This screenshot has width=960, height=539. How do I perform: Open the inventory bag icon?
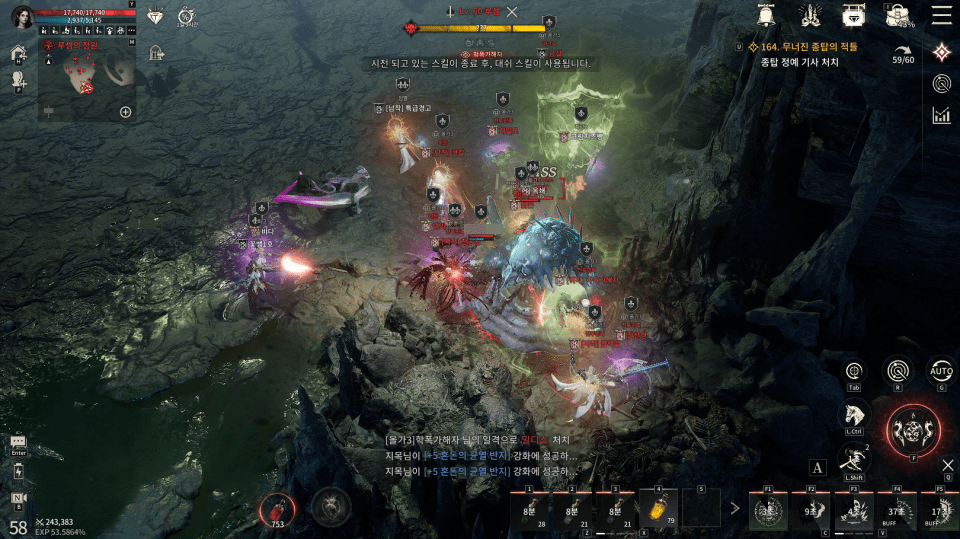pos(897,15)
